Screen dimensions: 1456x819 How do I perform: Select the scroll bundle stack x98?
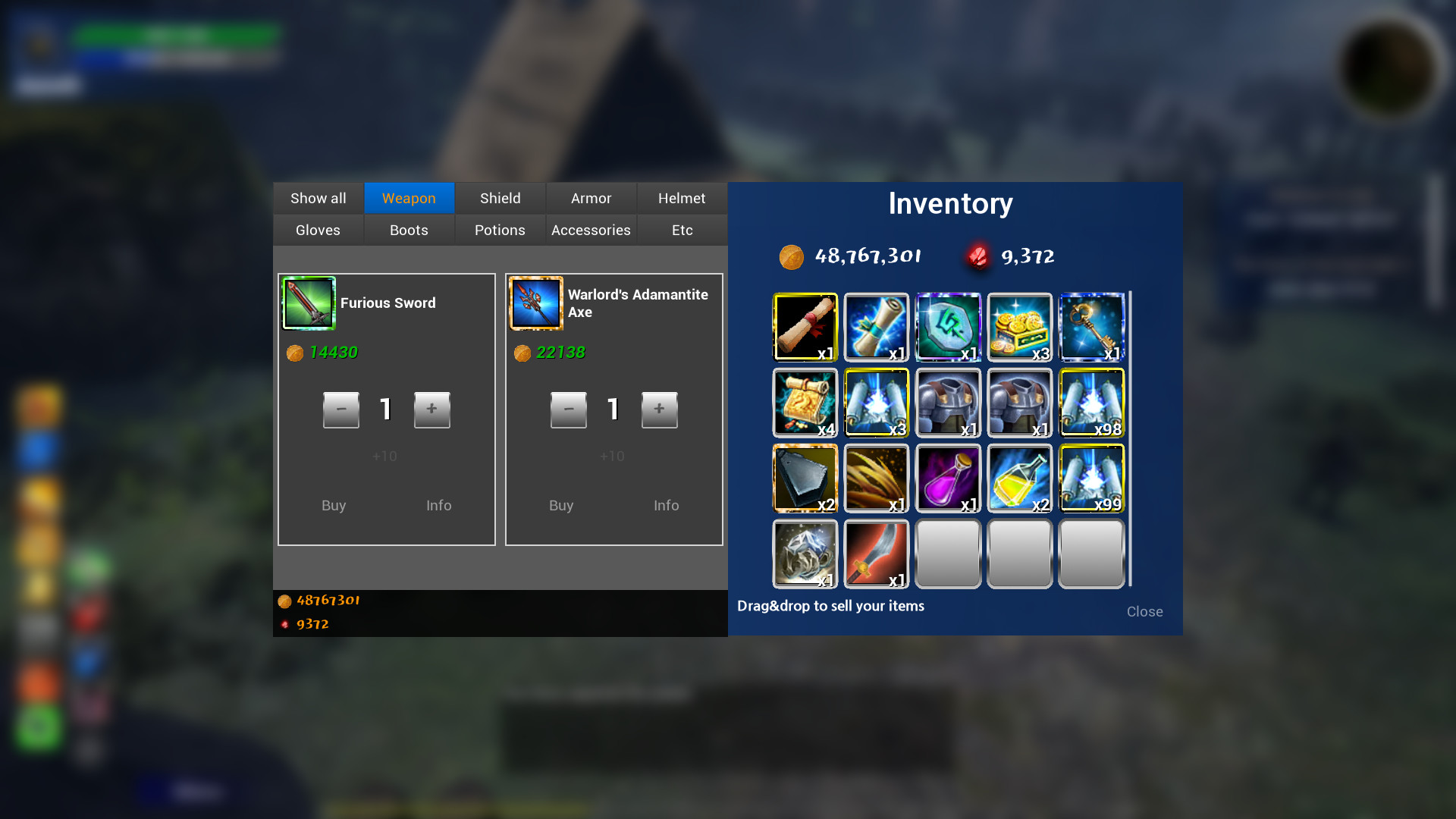[x=1091, y=403]
